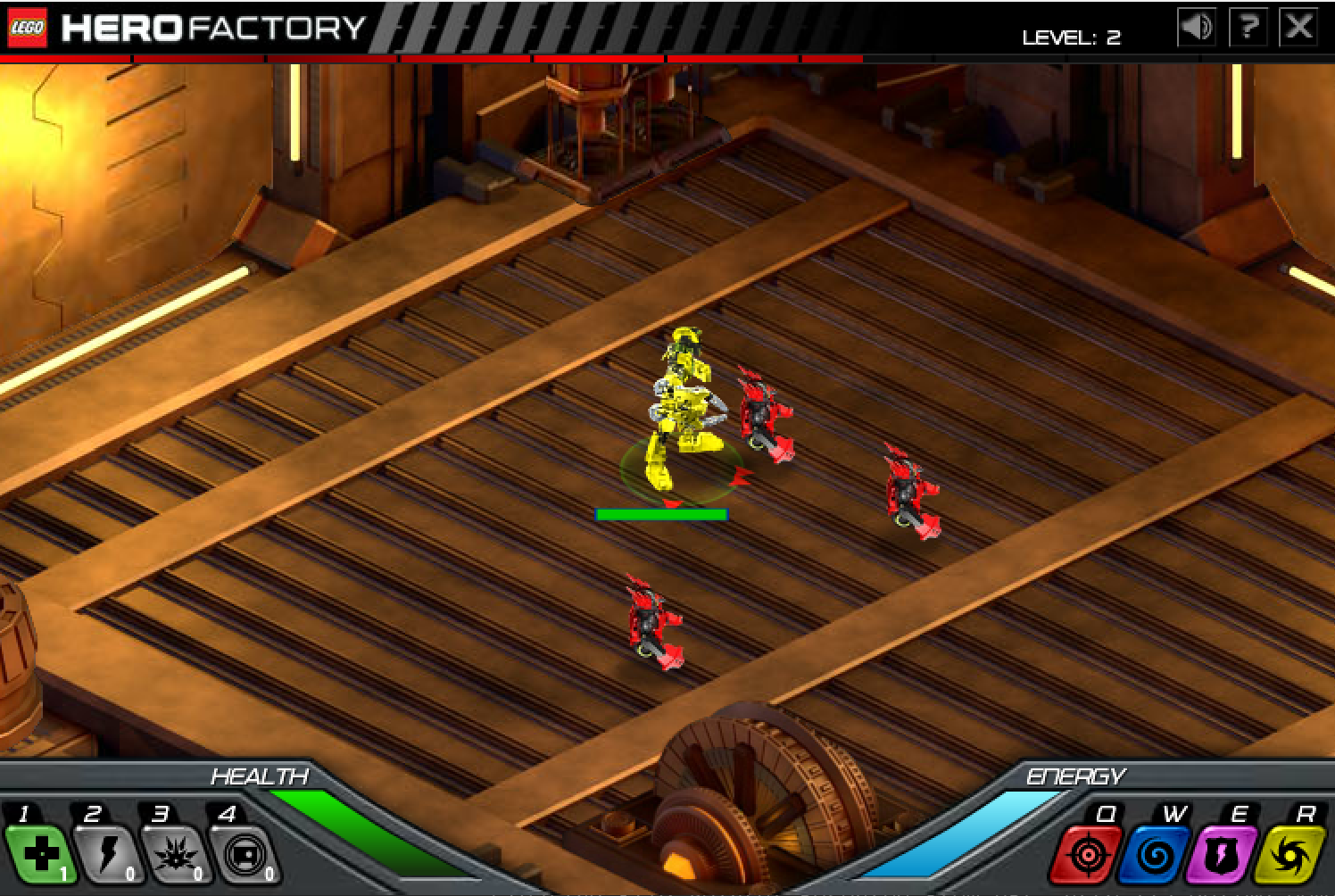Image resolution: width=1335 pixels, height=896 pixels.
Task: Click the HERO FACTORY title logo
Action: pyautogui.click(x=210, y=28)
